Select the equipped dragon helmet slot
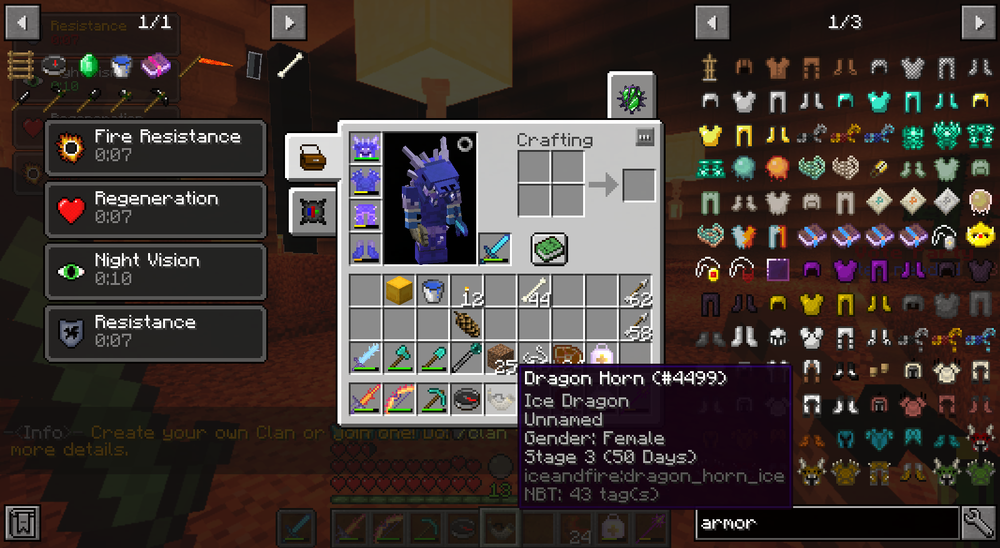Screen dimensions: 1000x548 point(365,149)
